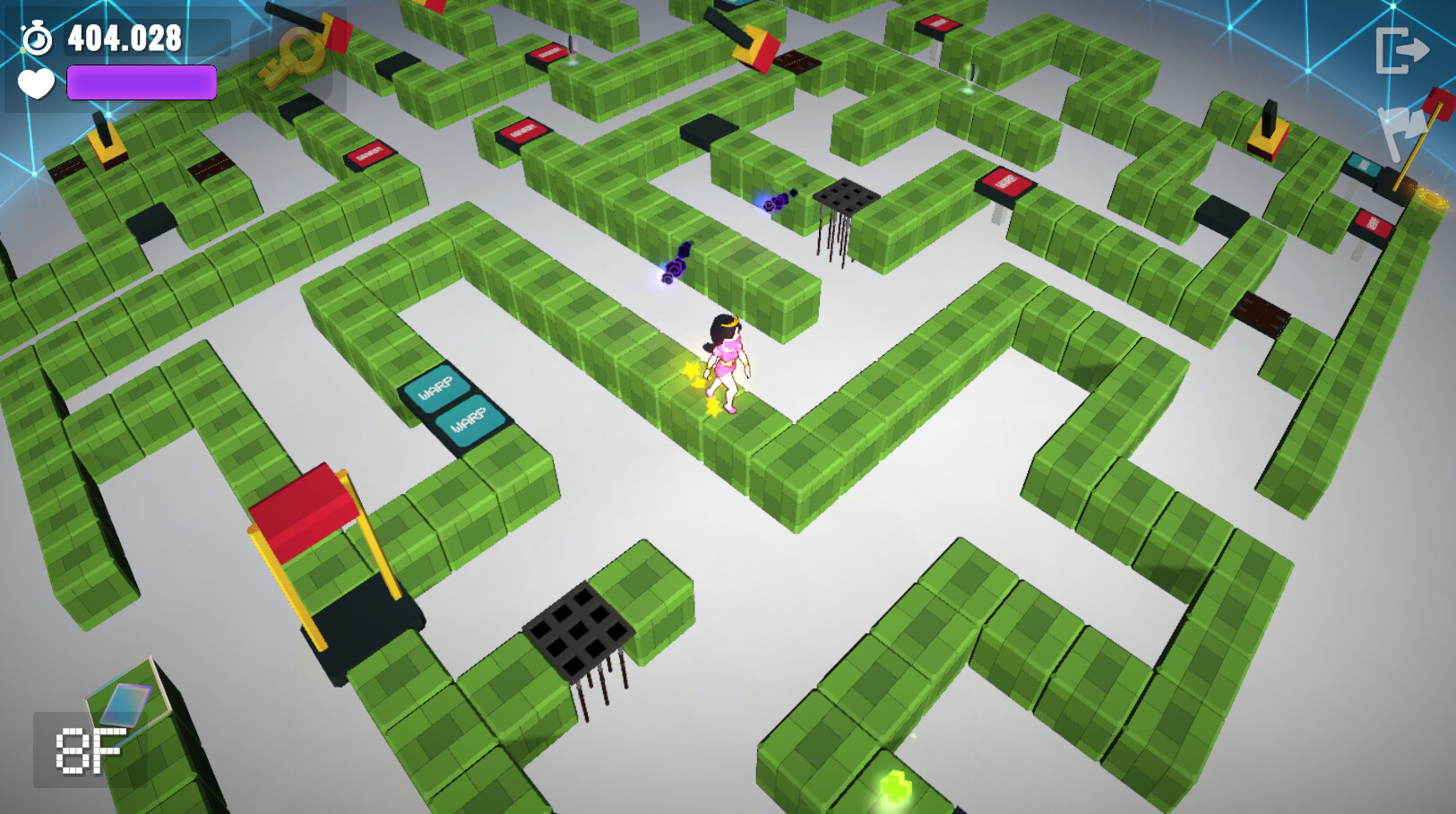
Task: Toggle the upper WARP teal tile
Action: (438, 387)
